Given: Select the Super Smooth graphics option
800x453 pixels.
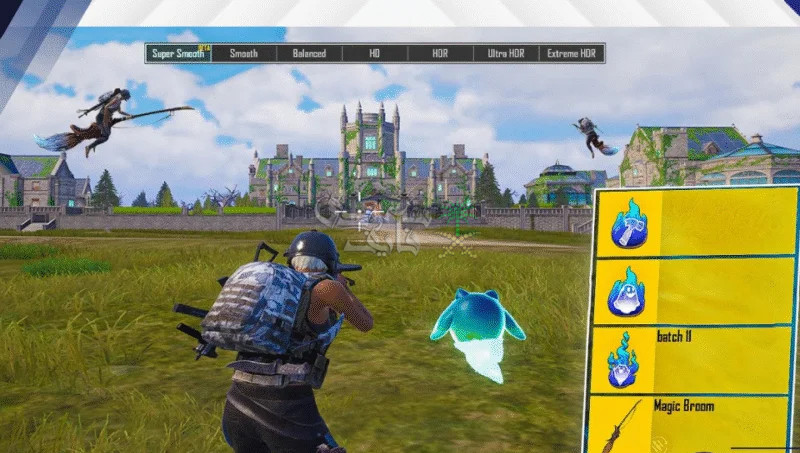Looking at the screenshot, I should point(178,53).
